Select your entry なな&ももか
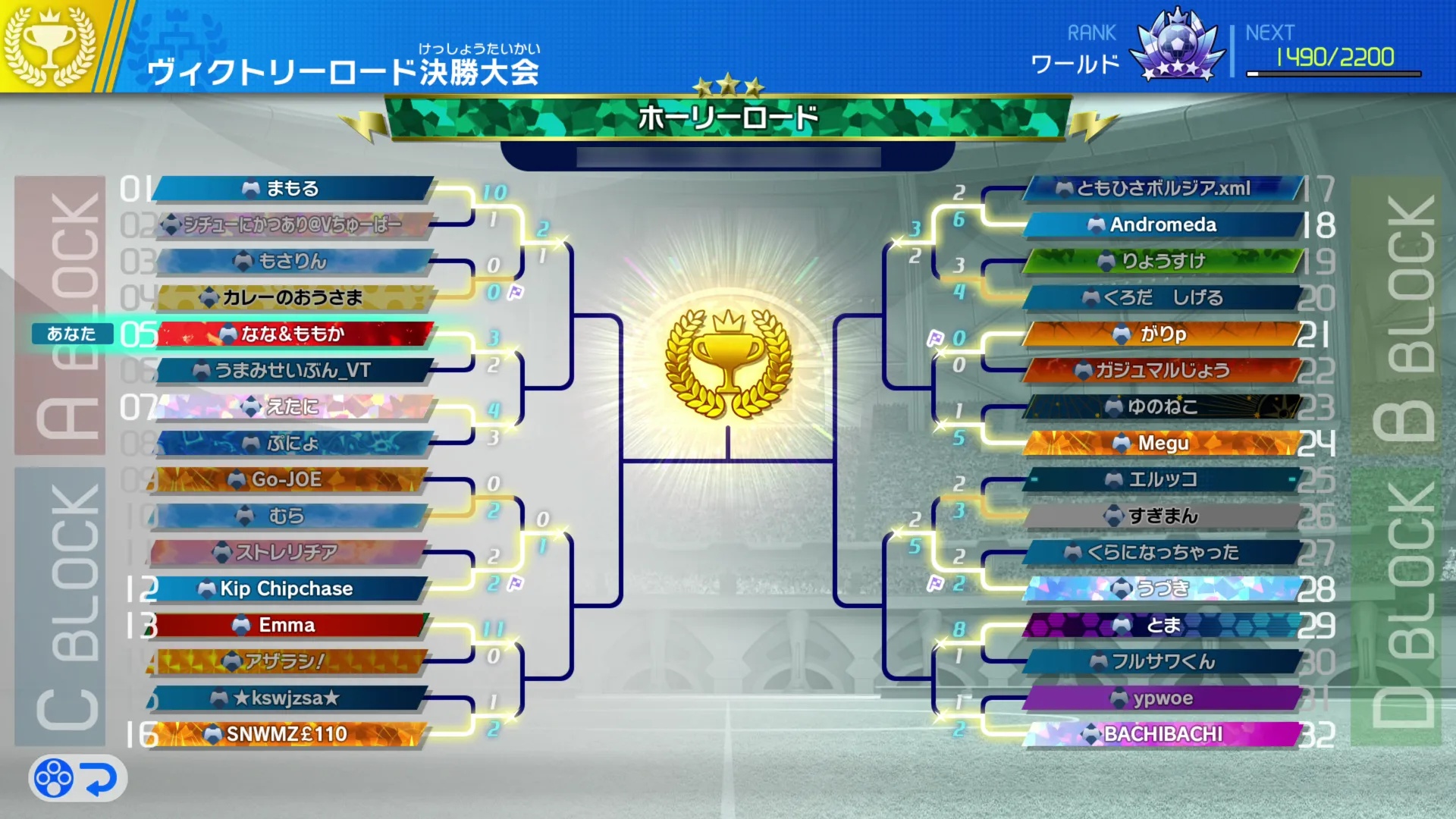The height and width of the screenshot is (819, 1456). (x=292, y=334)
